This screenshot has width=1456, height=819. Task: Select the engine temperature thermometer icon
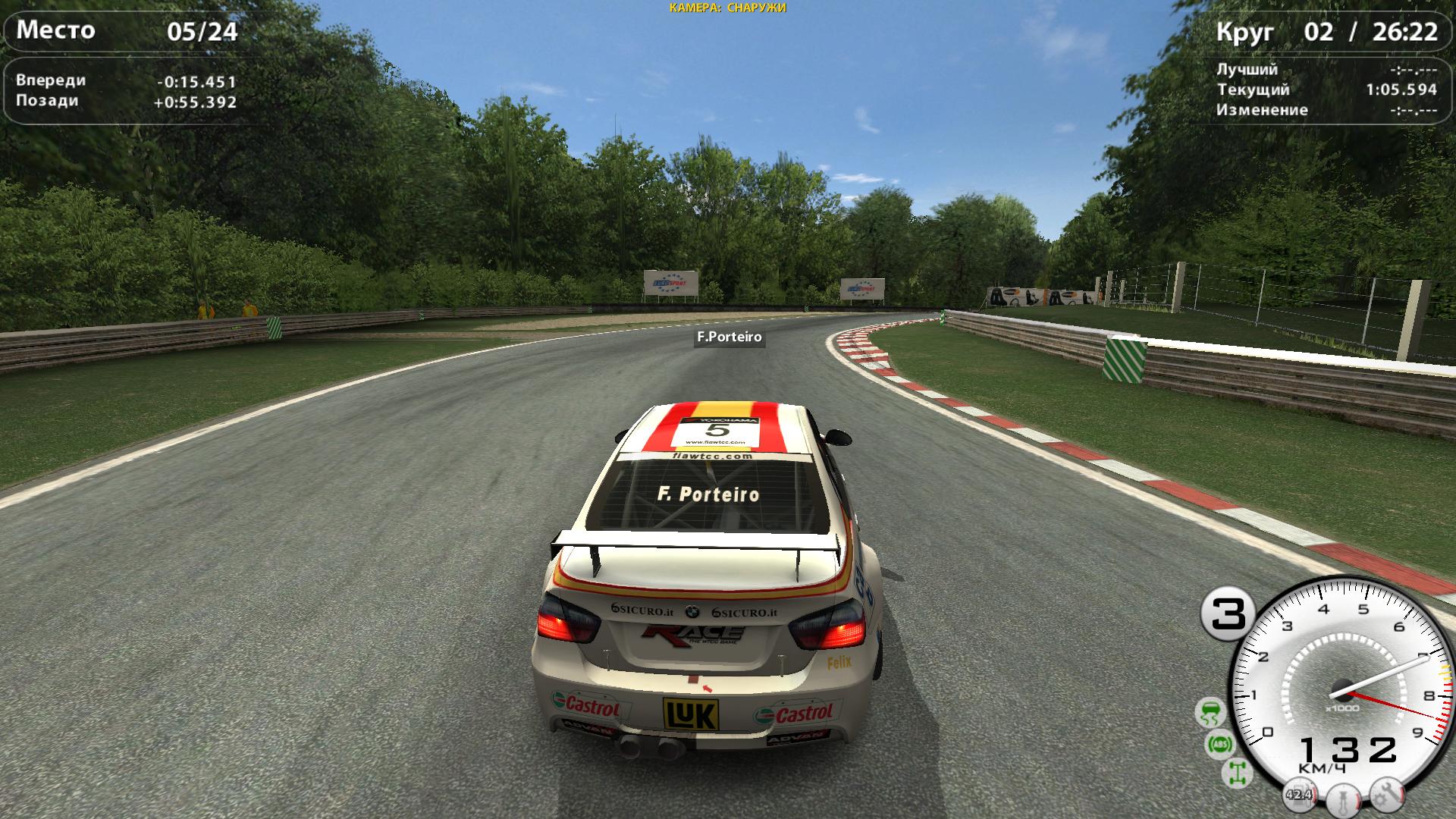(1345, 801)
